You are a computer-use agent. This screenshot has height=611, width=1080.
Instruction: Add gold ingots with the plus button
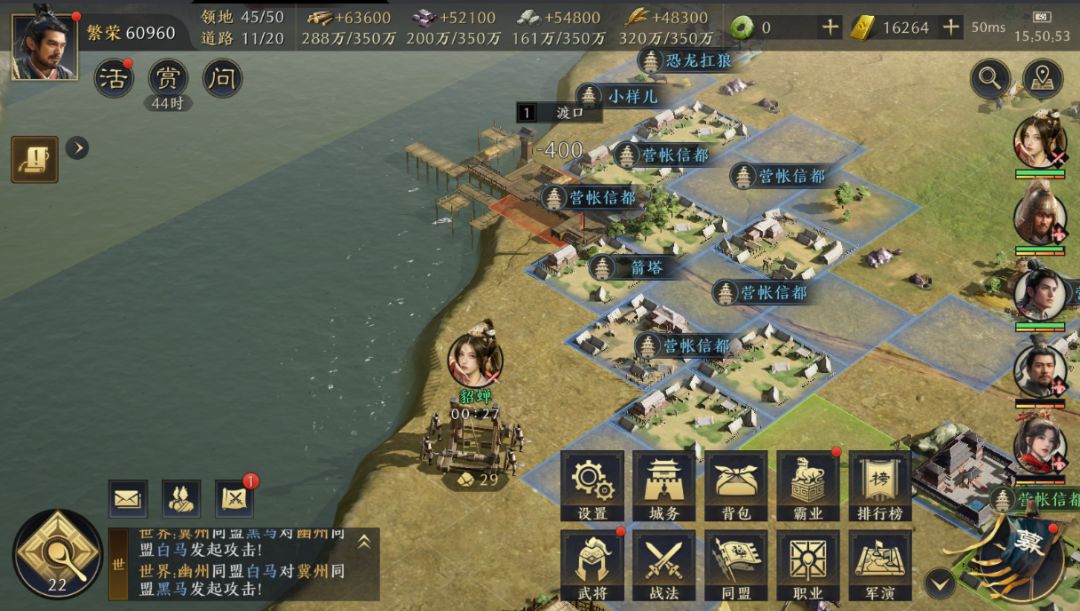[x=951, y=28]
